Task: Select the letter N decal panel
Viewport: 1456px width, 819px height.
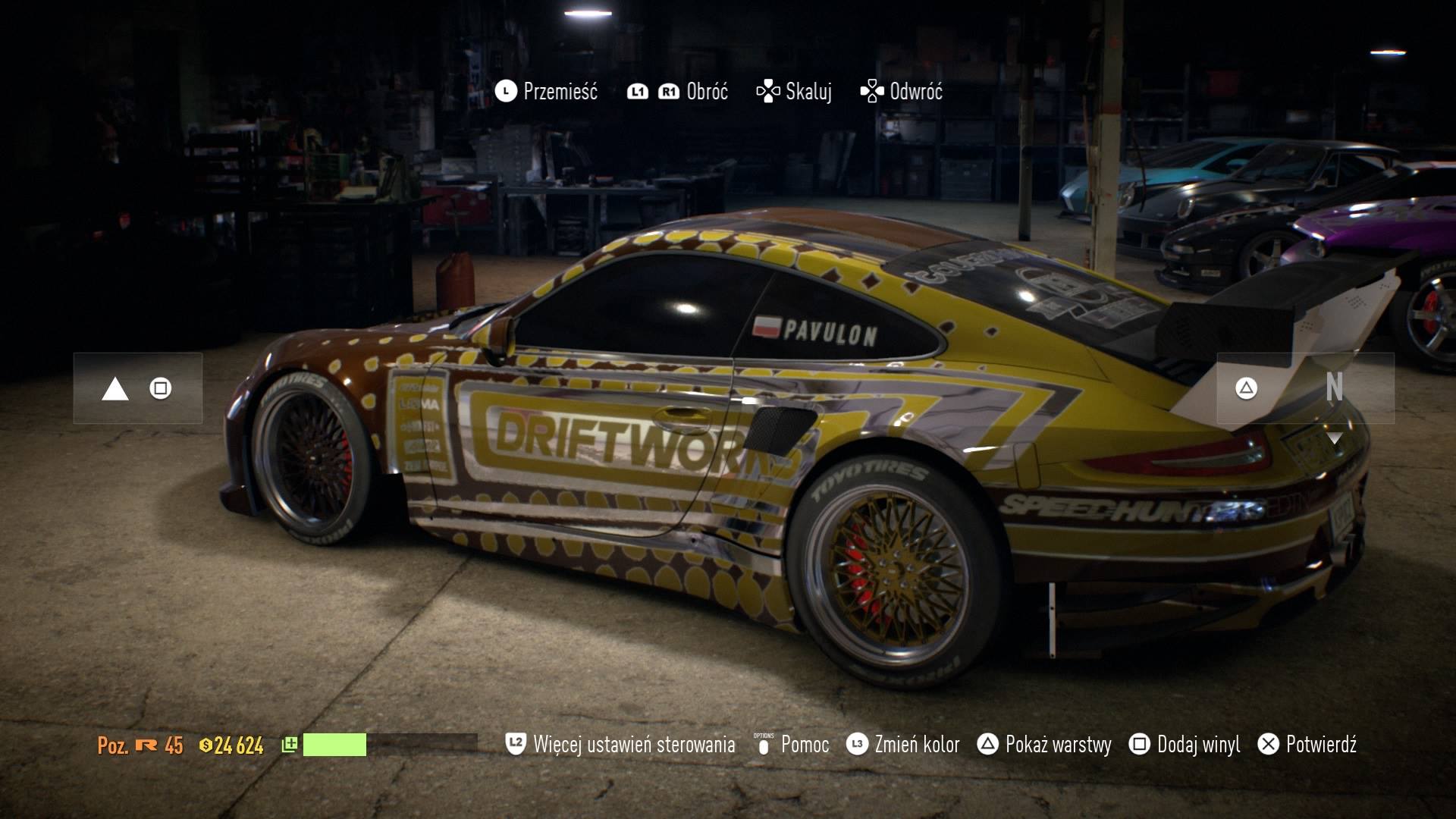Action: (1305, 388)
